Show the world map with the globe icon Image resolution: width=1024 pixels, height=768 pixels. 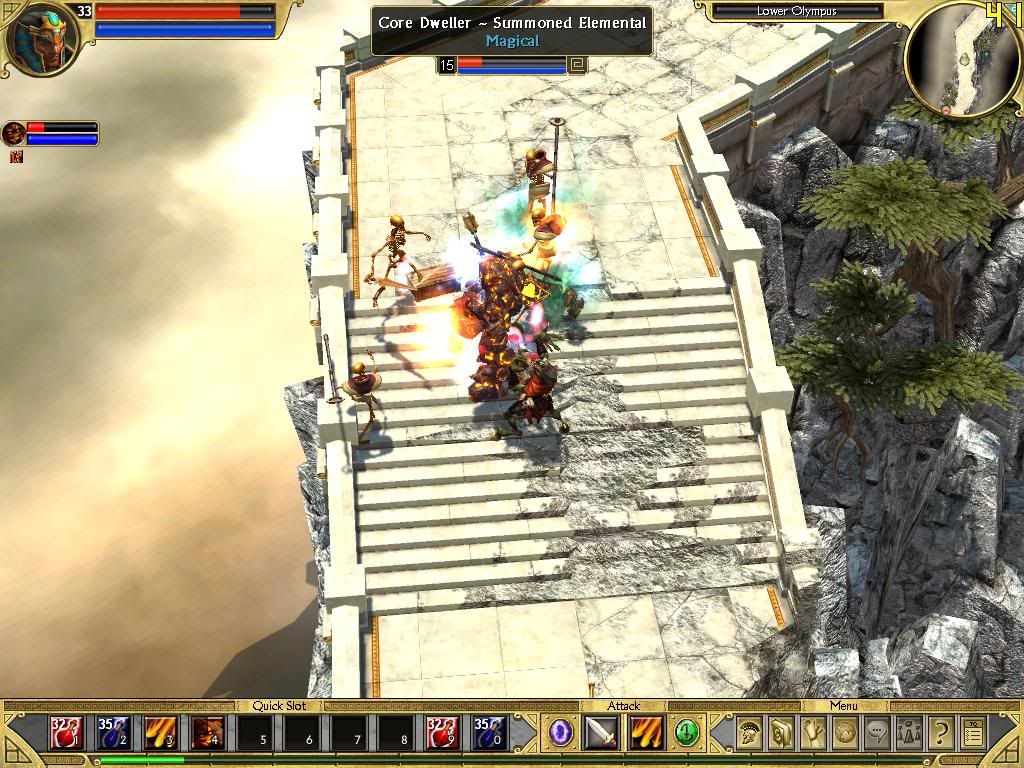[x=846, y=733]
